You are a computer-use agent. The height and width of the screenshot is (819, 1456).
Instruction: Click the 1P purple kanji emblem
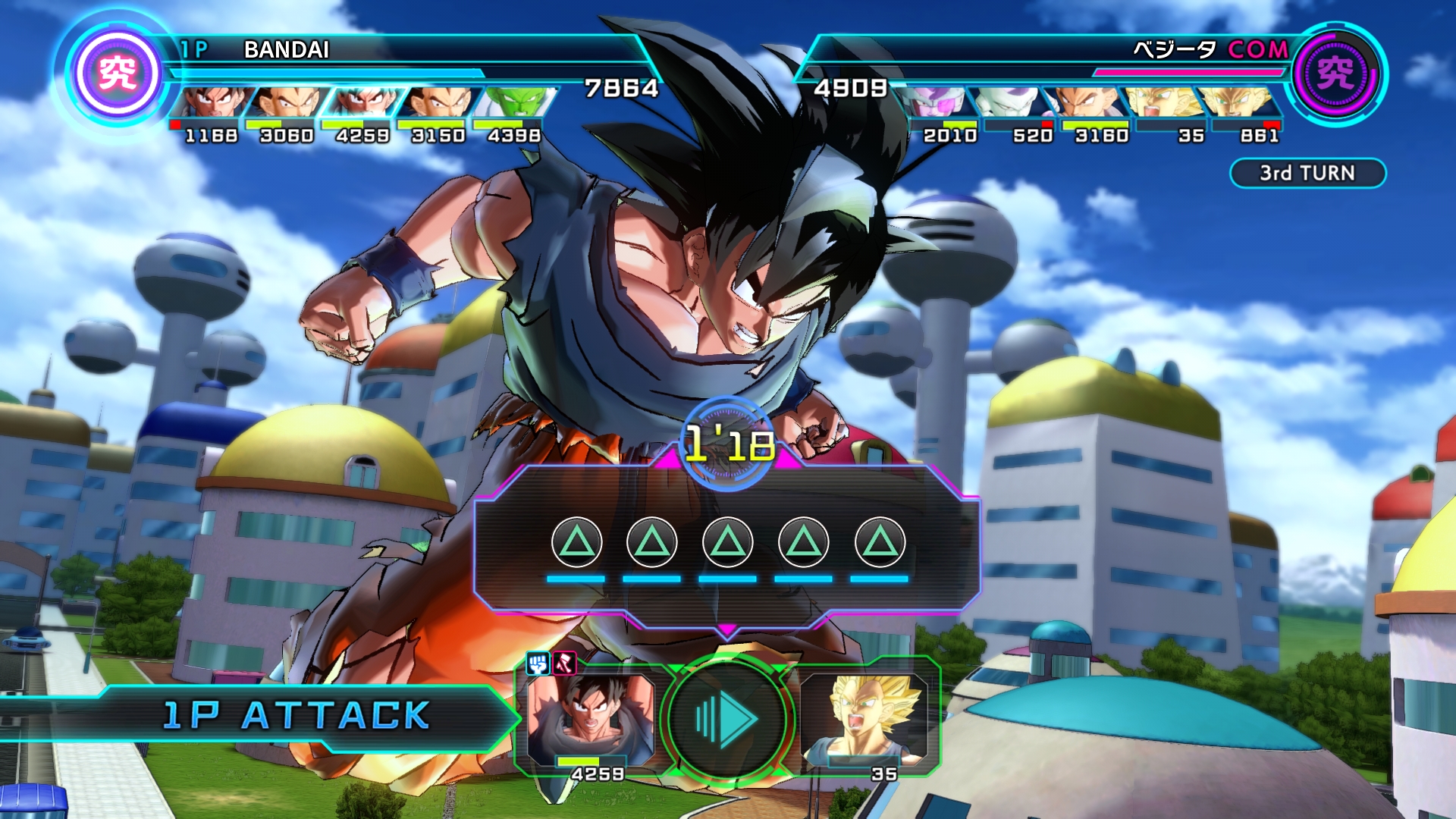tap(118, 74)
